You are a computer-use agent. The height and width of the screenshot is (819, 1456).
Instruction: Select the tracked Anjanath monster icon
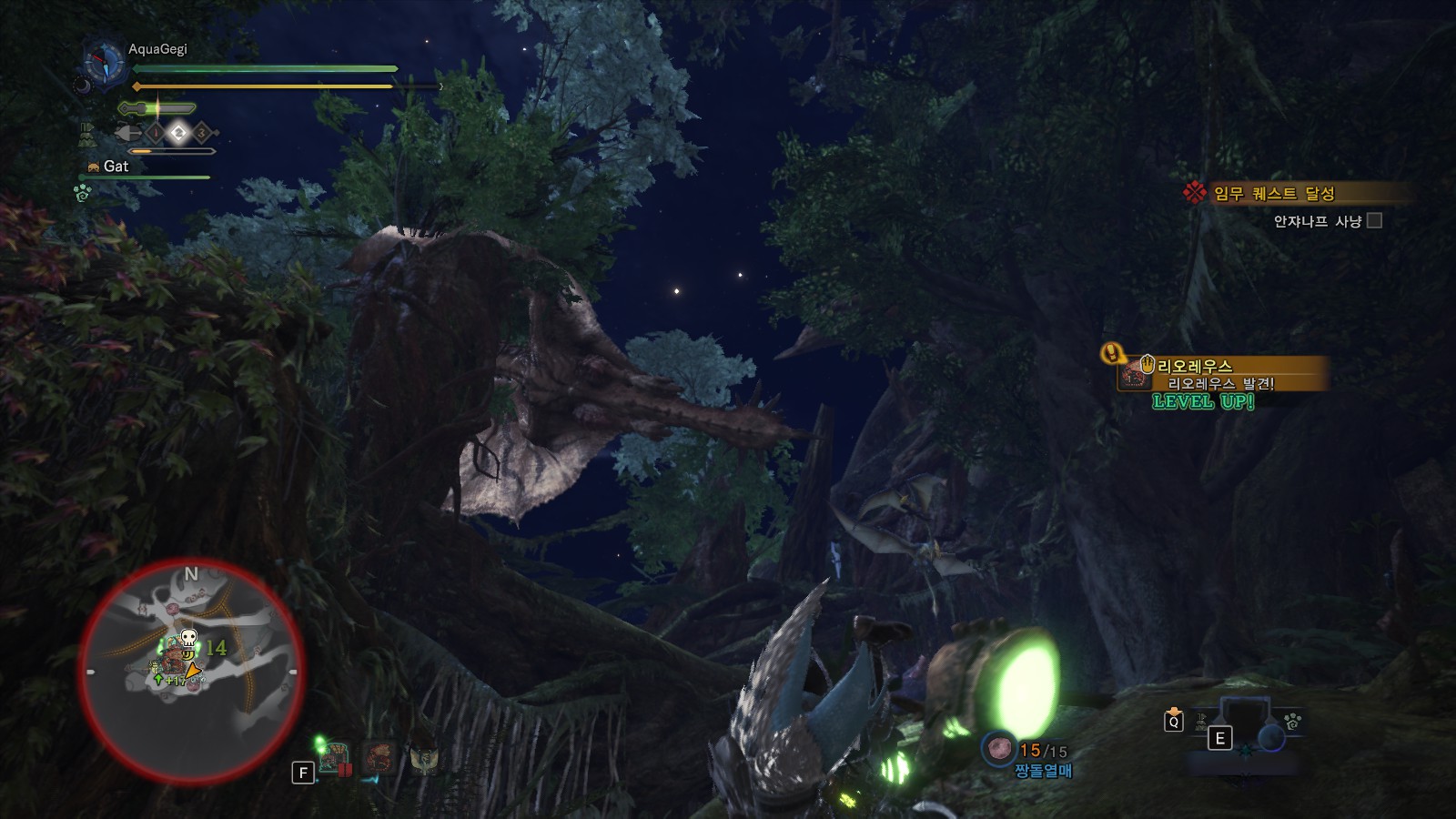tap(337, 757)
